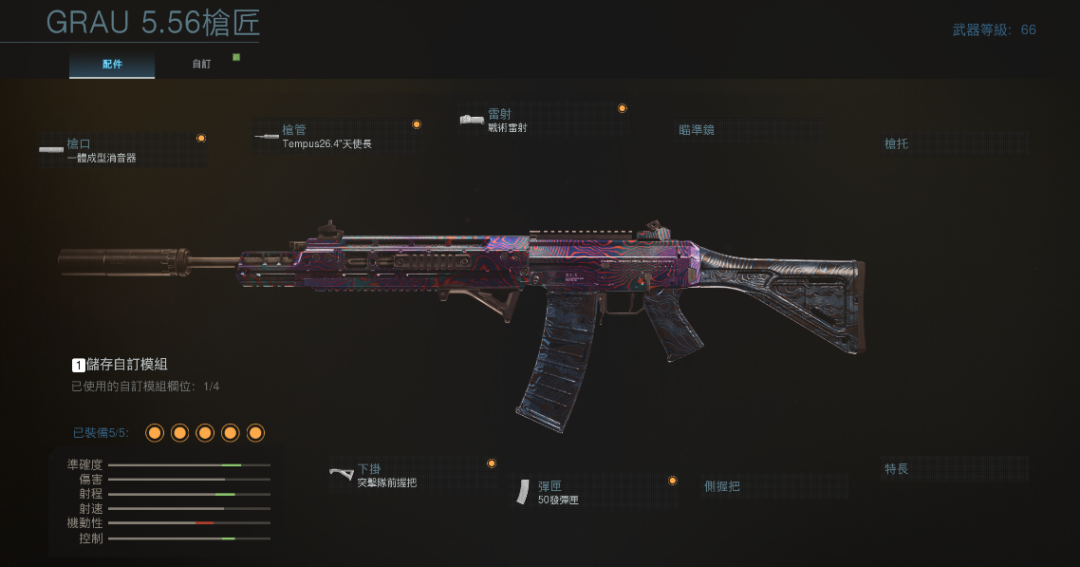
Task: Open the 下掛 underbarrel foregrip slot
Action: point(410,475)
